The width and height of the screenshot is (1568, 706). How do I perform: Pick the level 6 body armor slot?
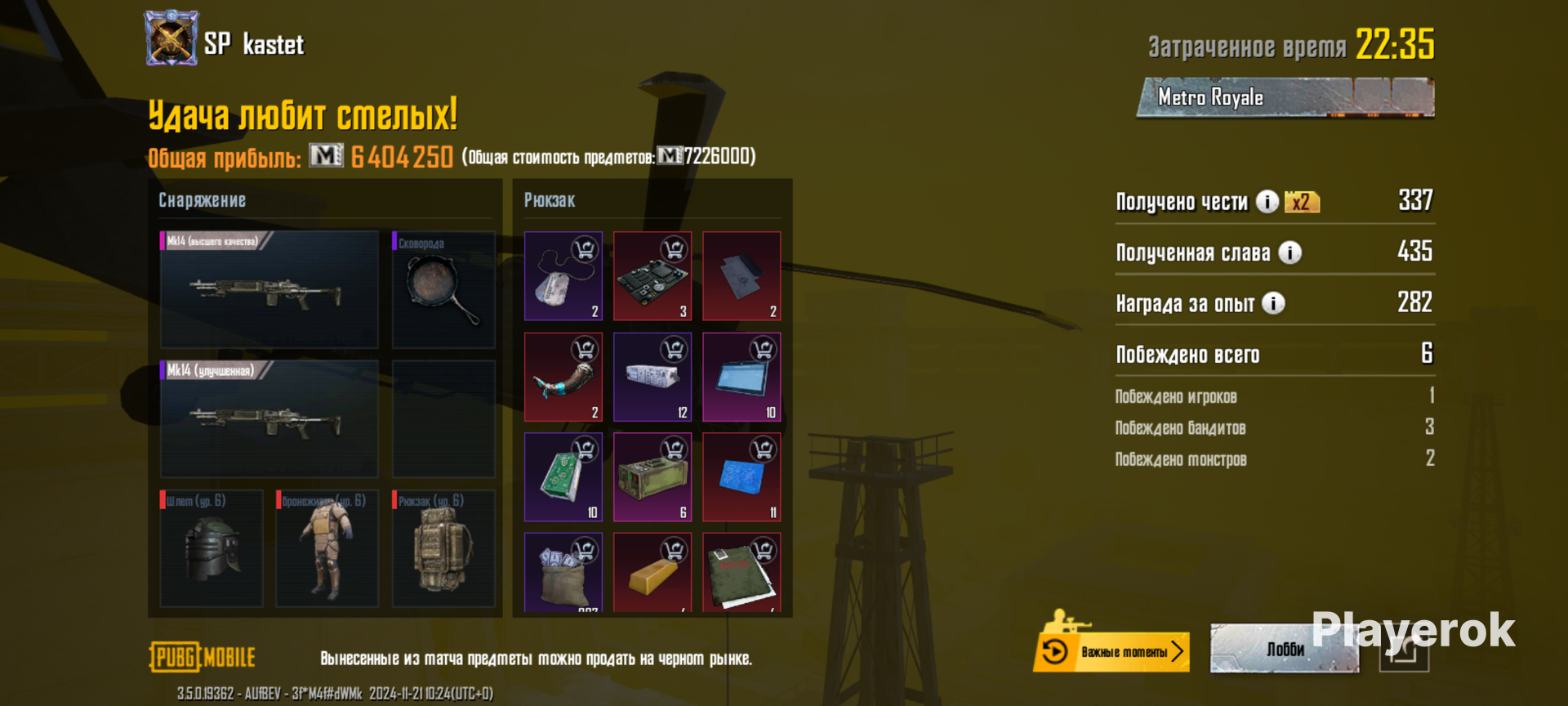point(327,547)
